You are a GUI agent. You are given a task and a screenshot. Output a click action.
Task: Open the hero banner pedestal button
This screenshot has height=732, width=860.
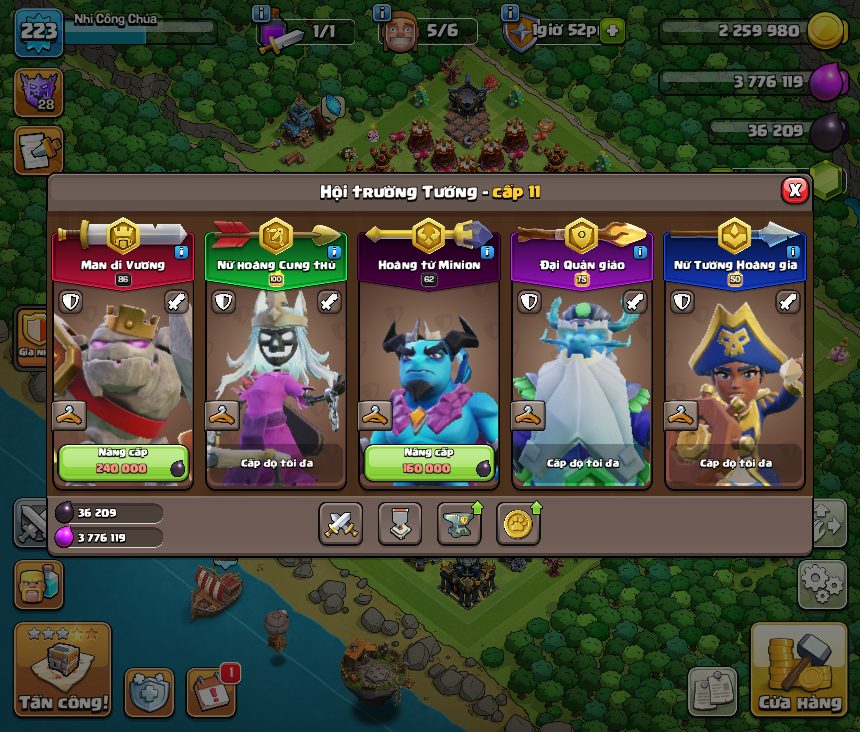(x=400, y=523)
